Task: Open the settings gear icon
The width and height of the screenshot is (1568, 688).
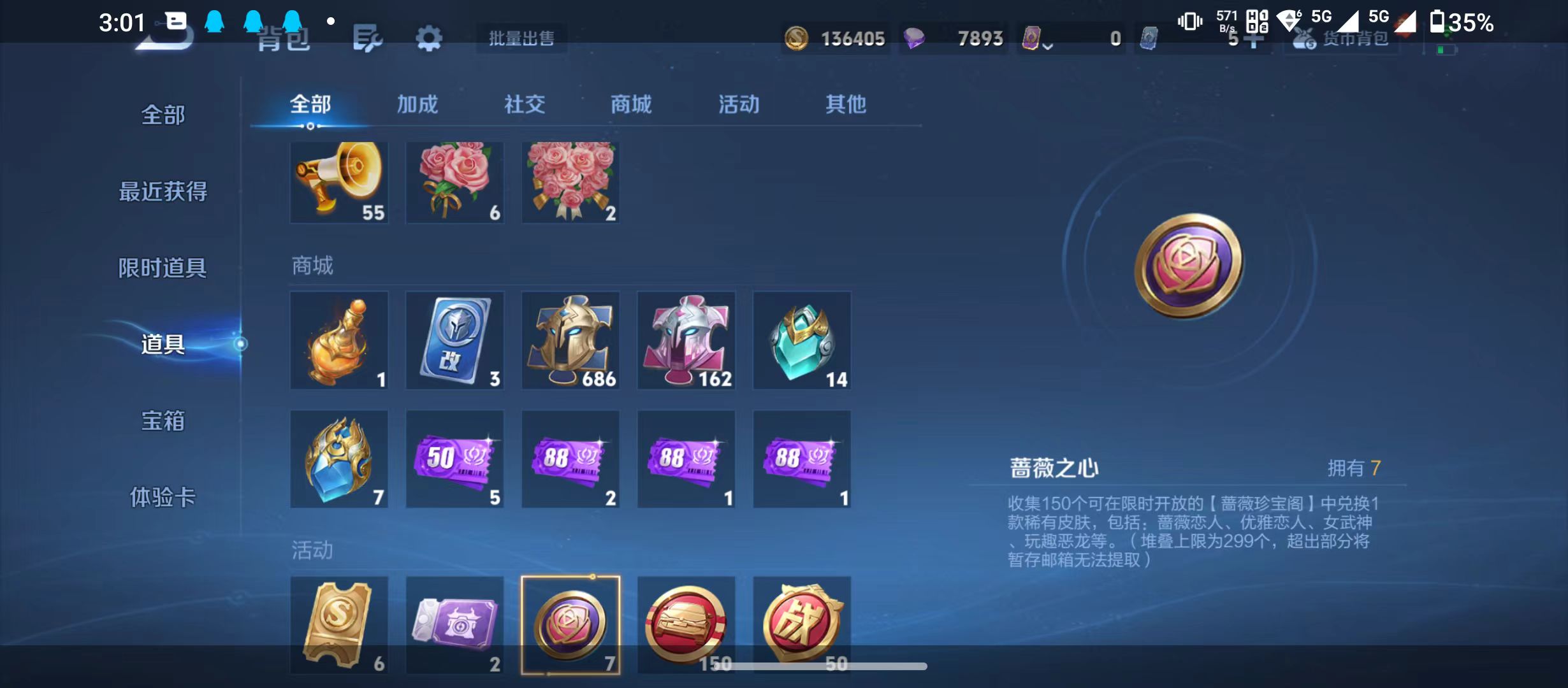Action: pyautogui.click(x=428, y=38)
